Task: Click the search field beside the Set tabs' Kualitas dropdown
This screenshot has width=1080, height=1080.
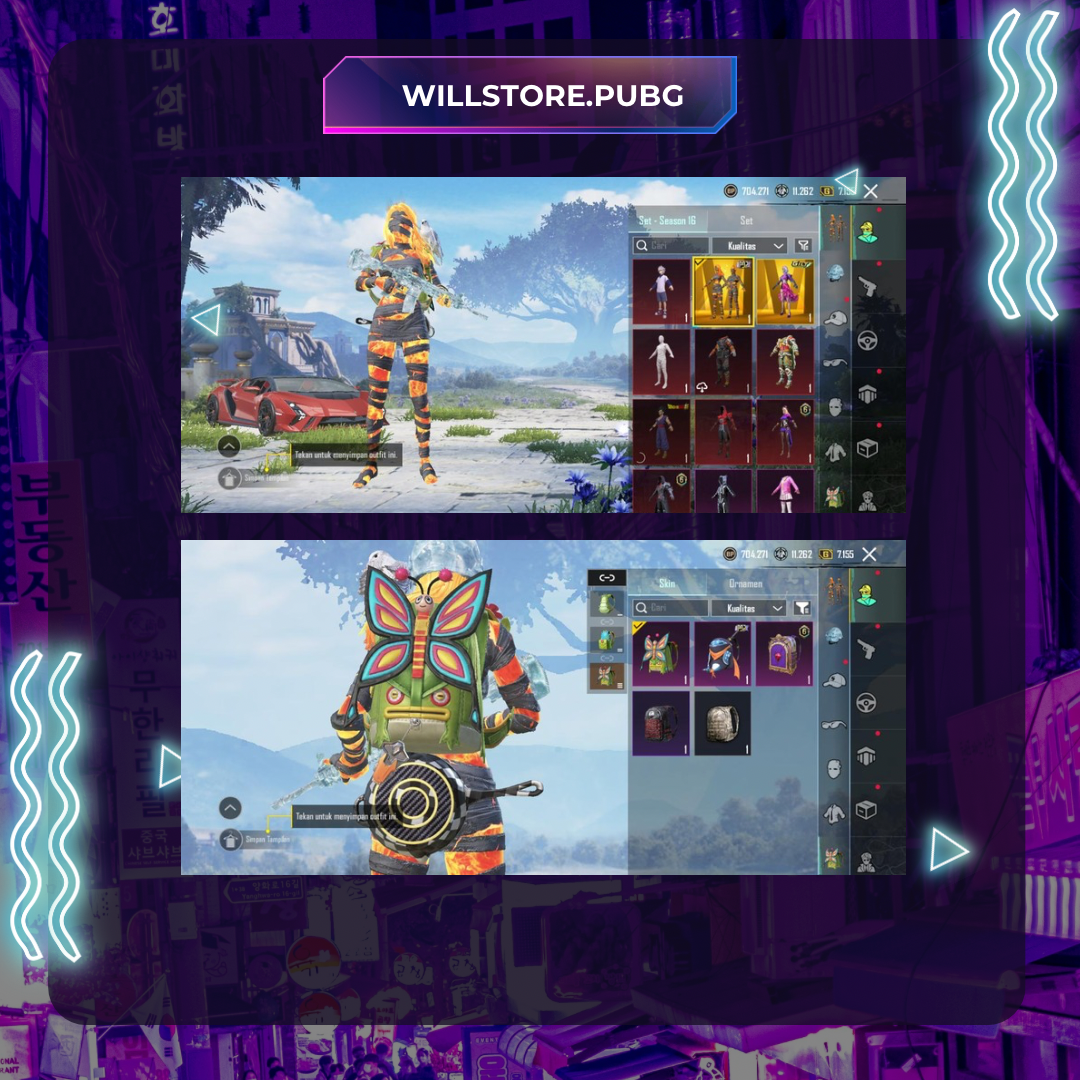Action: 670,246
